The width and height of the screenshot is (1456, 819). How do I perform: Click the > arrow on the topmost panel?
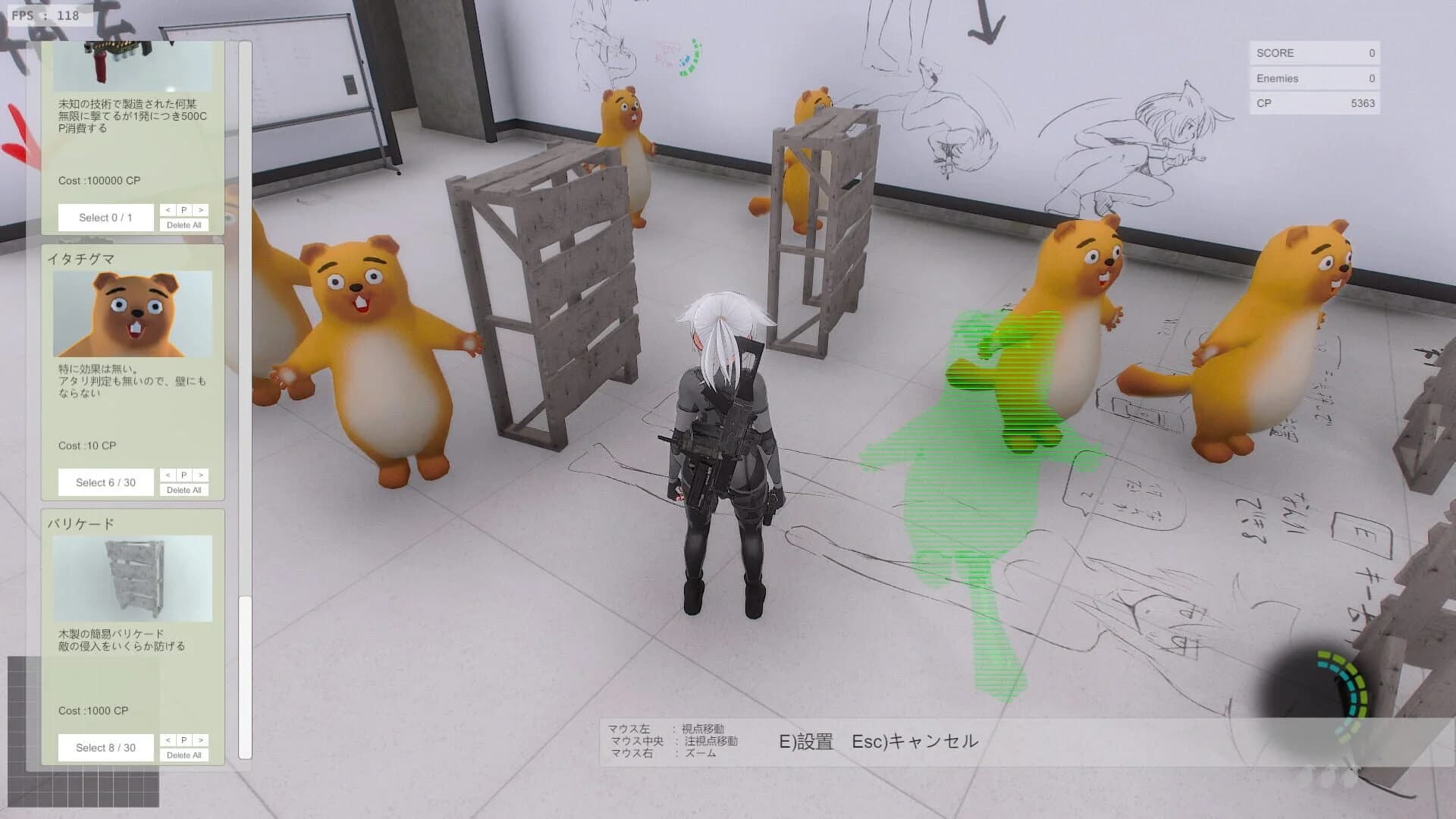(200, 210)
